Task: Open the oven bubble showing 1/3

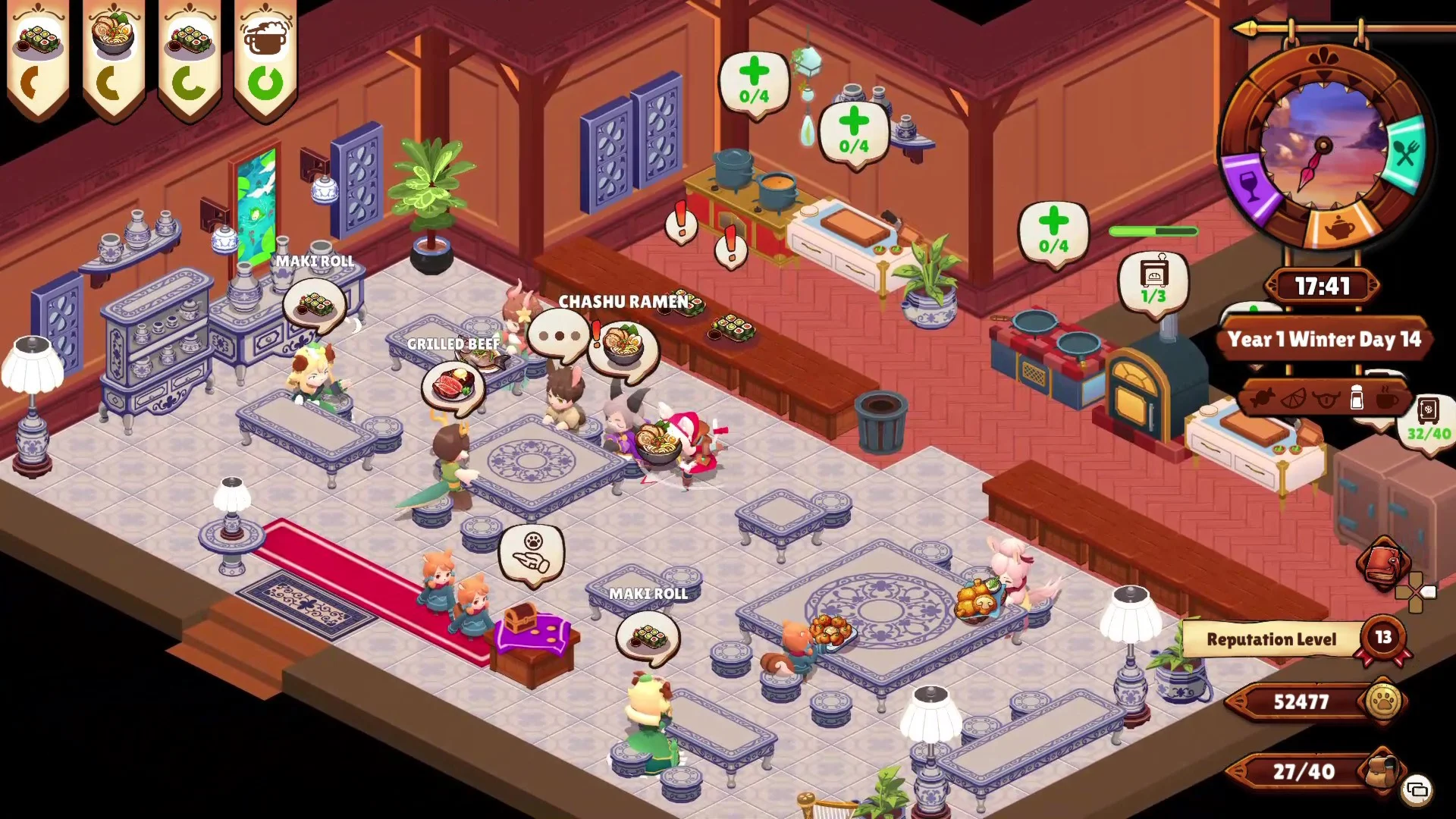Action: [1153, 281]
